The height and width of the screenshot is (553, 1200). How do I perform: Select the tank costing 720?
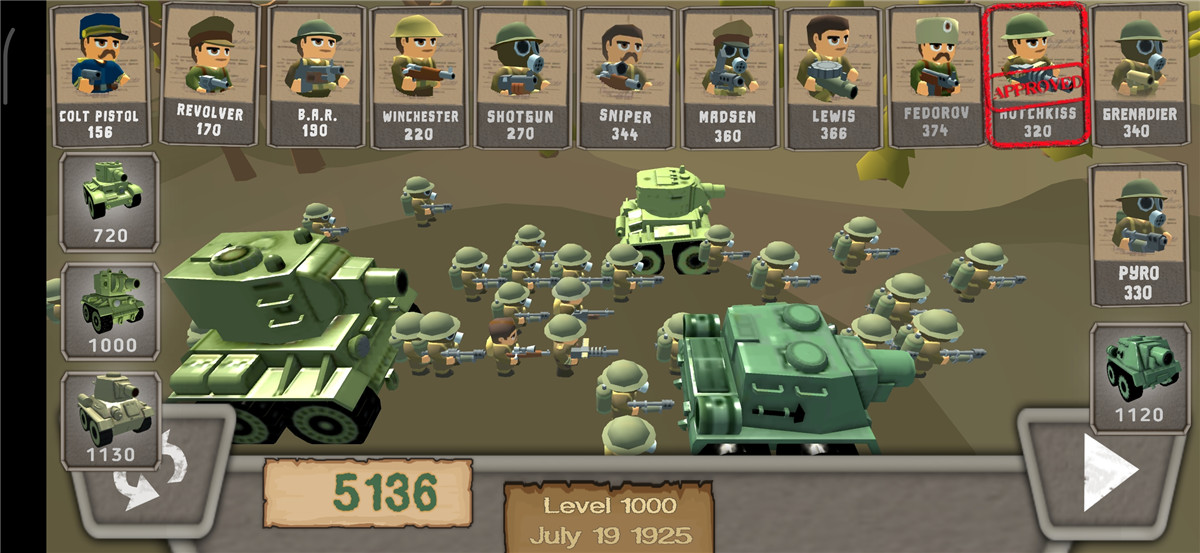click(x=109, y=201)
